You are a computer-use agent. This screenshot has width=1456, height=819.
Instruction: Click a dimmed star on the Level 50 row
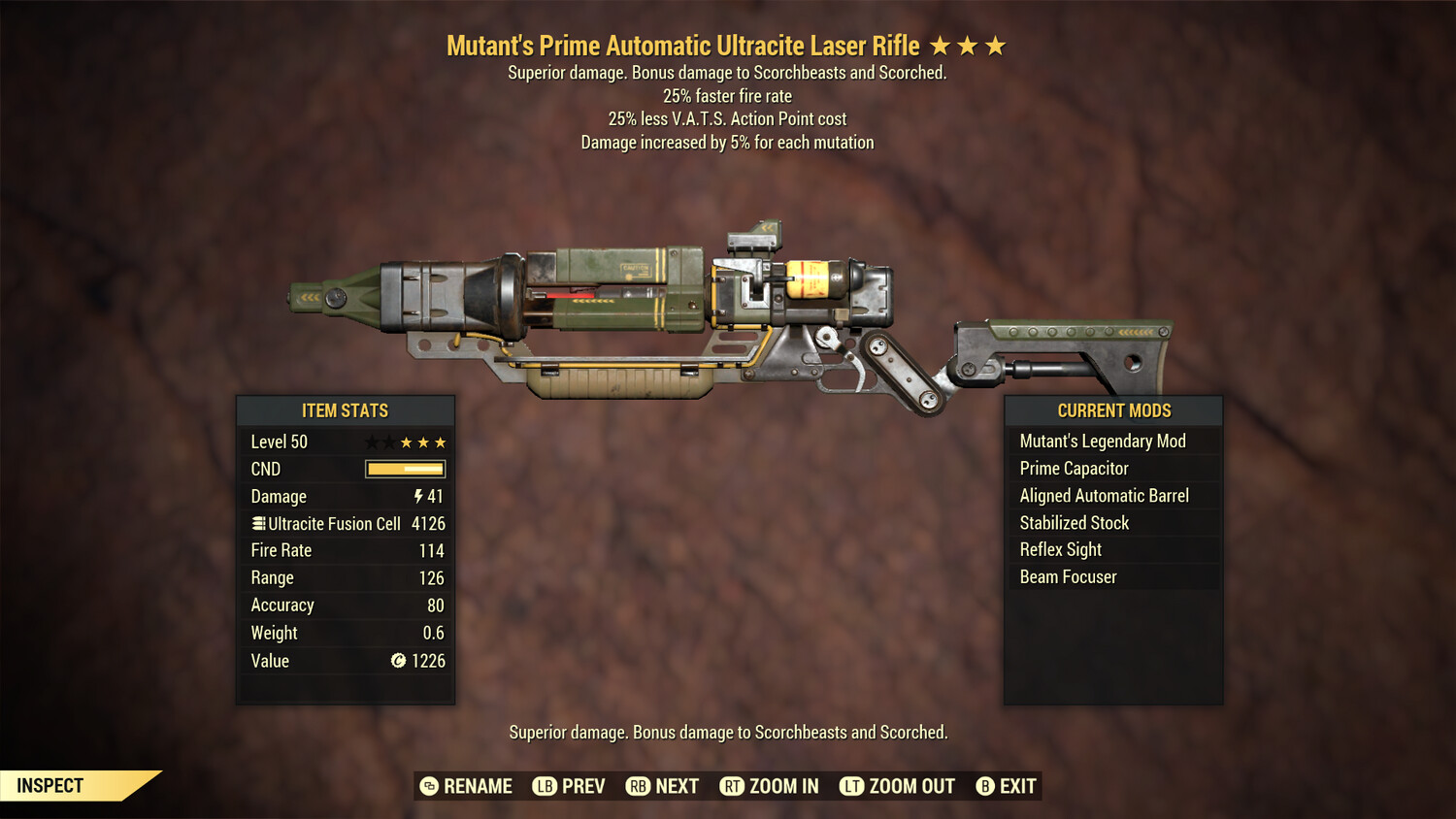click(374, 441)
